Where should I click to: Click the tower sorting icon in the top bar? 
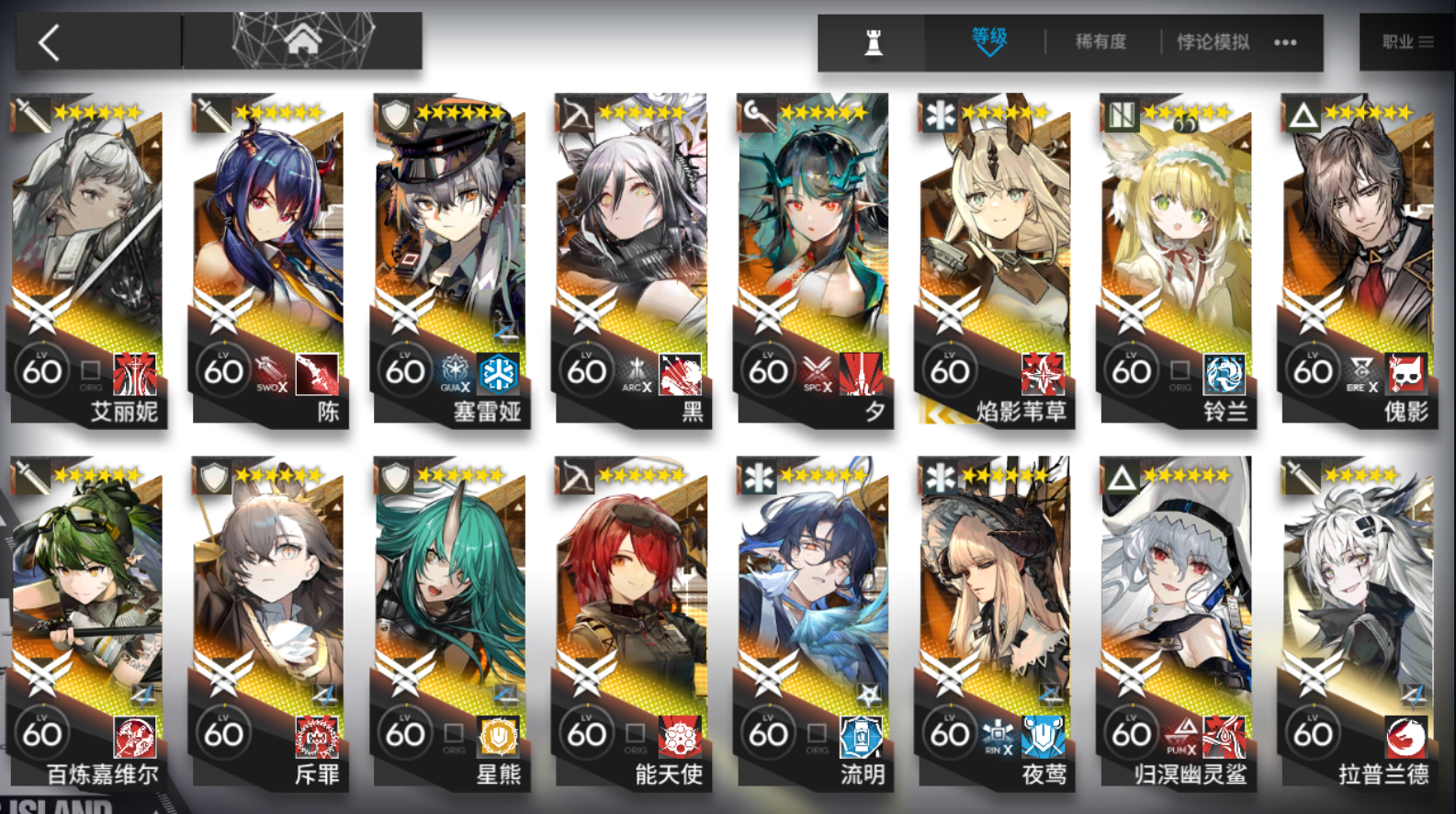pos(874,40)
